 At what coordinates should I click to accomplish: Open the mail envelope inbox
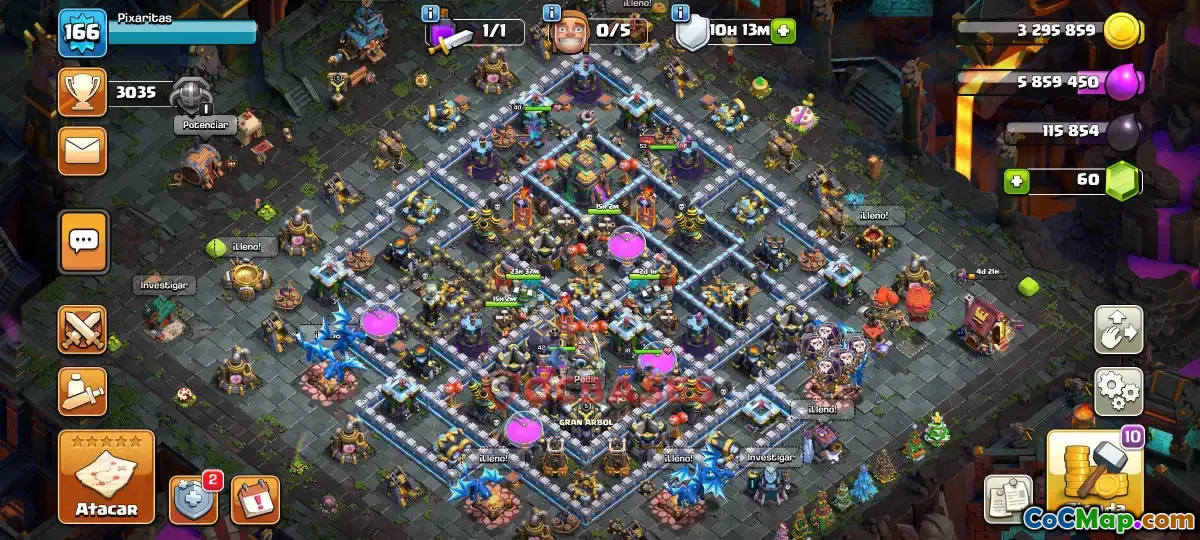point(83,151)
